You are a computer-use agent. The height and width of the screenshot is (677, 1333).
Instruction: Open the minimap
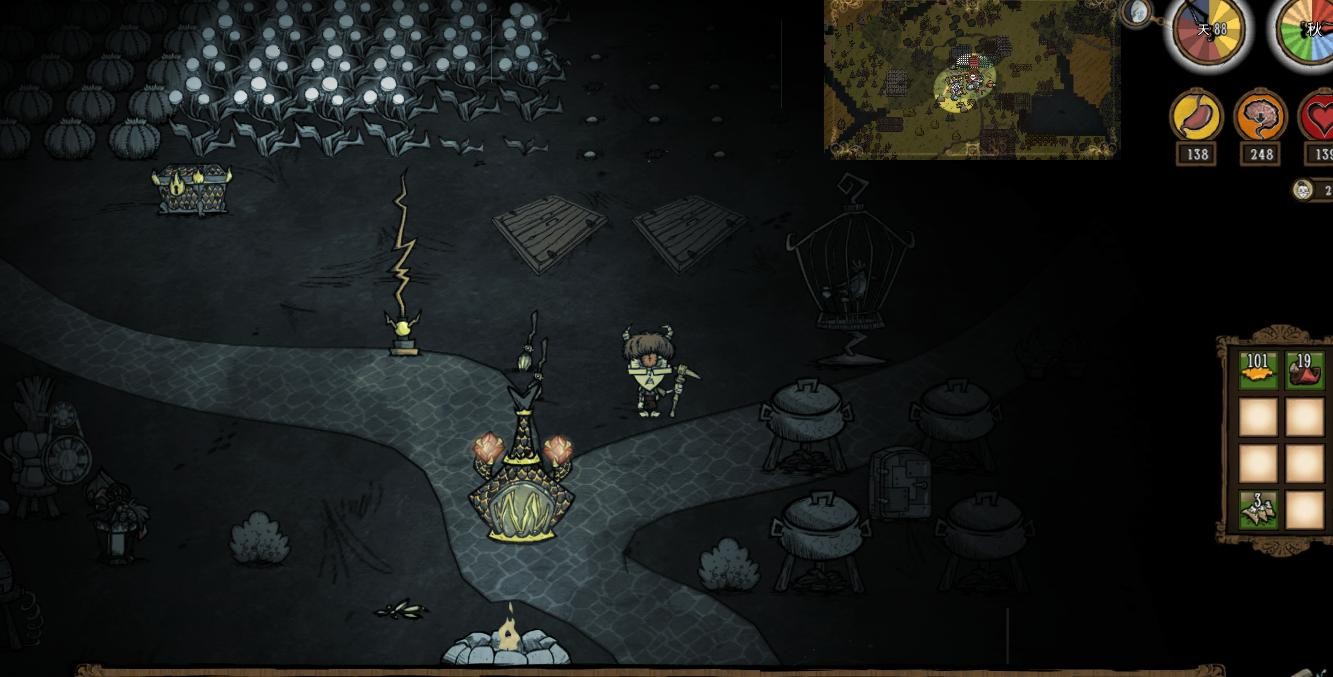click(x=971, y=78)
